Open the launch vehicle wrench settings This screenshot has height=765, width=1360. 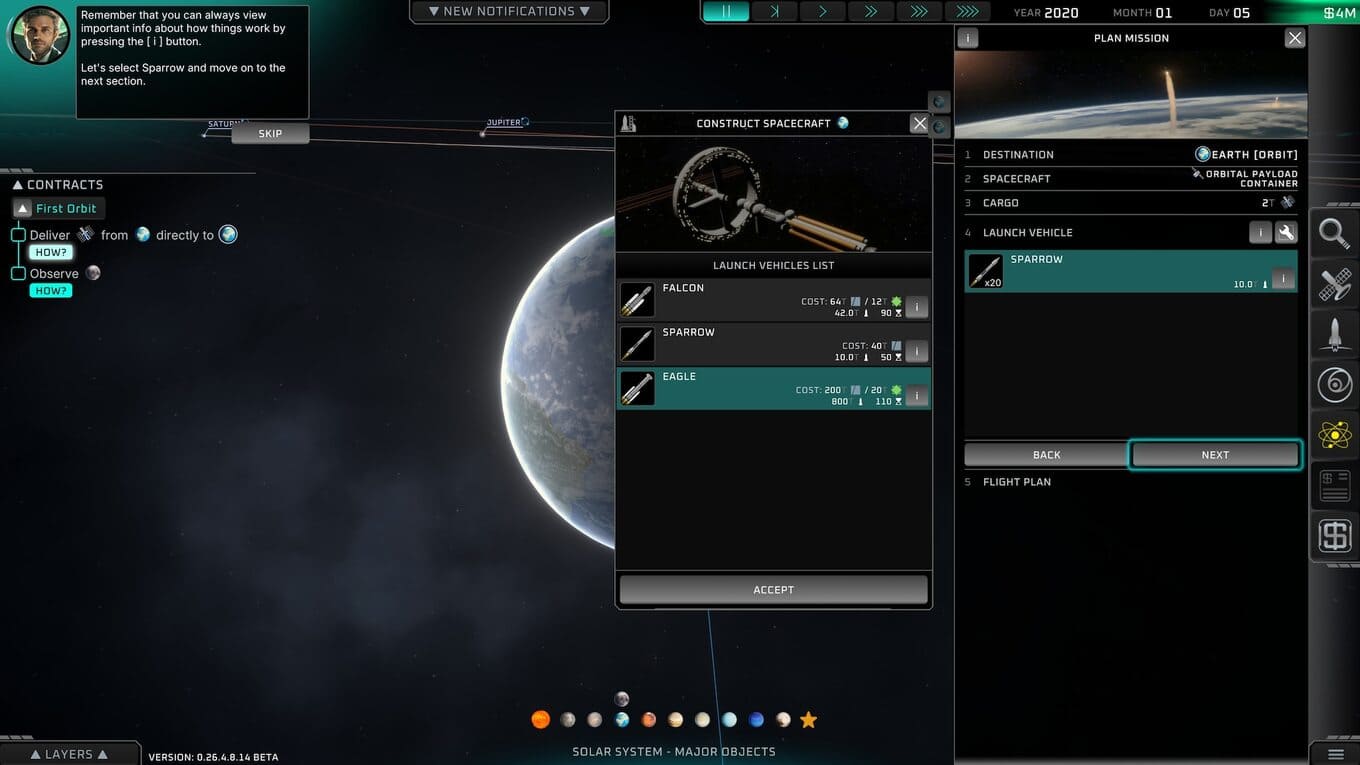tap(1286, 233)
